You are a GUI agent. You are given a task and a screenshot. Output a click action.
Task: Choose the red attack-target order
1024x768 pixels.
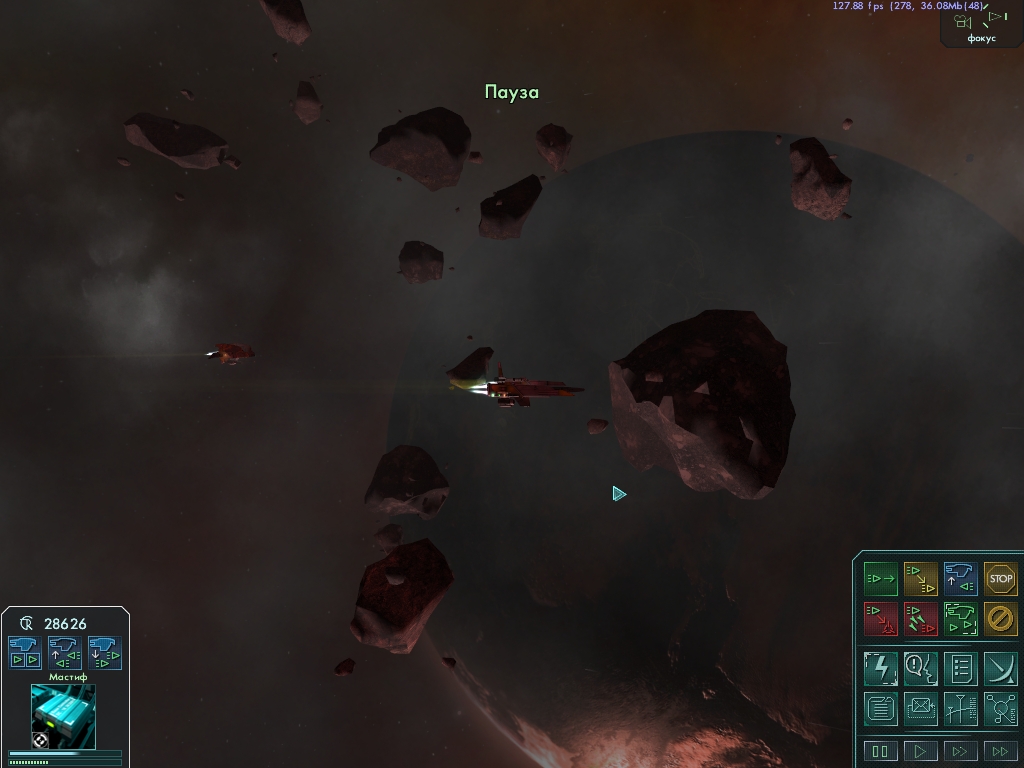pos(881,618)
